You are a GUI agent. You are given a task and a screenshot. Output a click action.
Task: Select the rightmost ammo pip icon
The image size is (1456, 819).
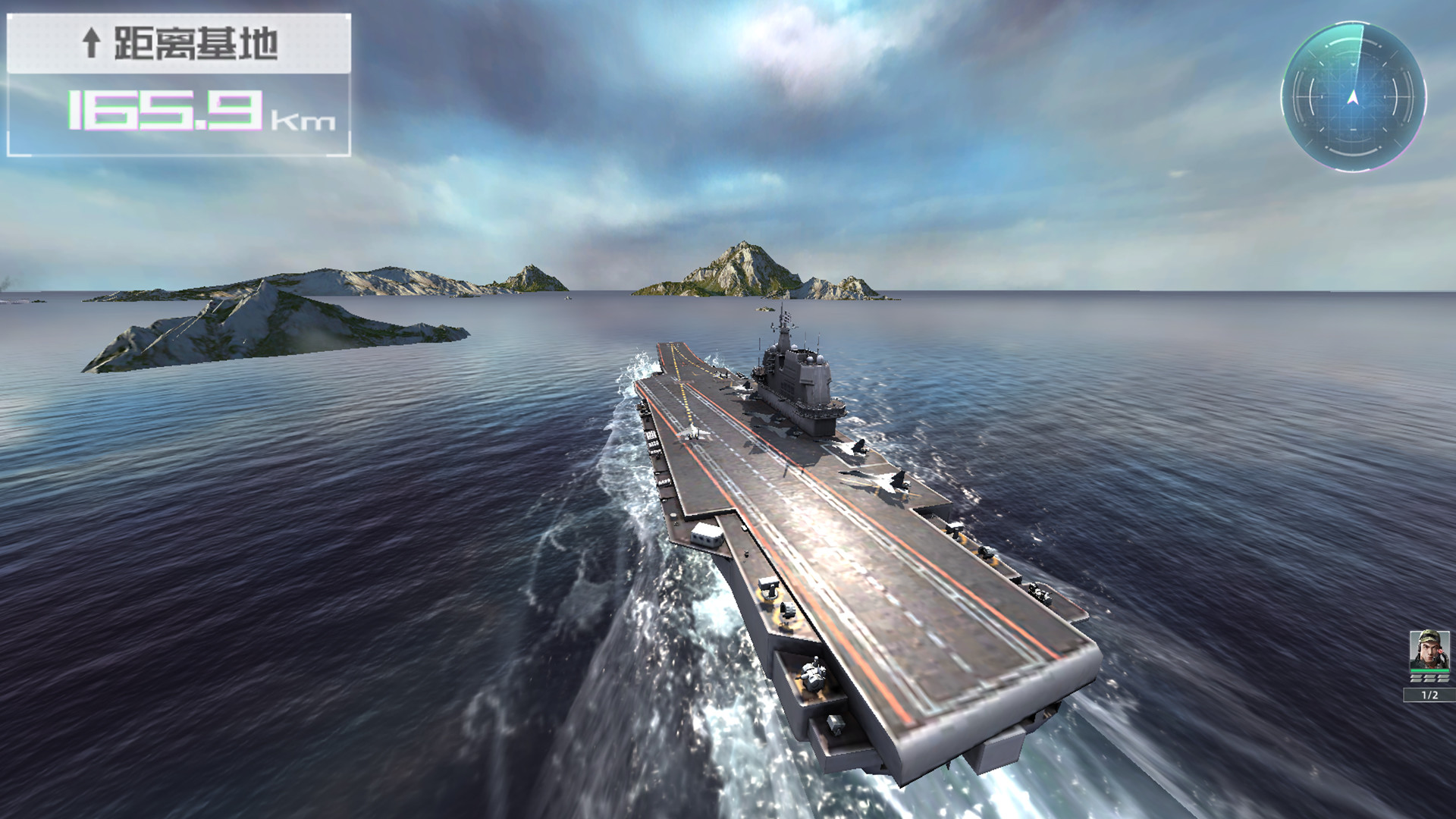(1442, 679)
